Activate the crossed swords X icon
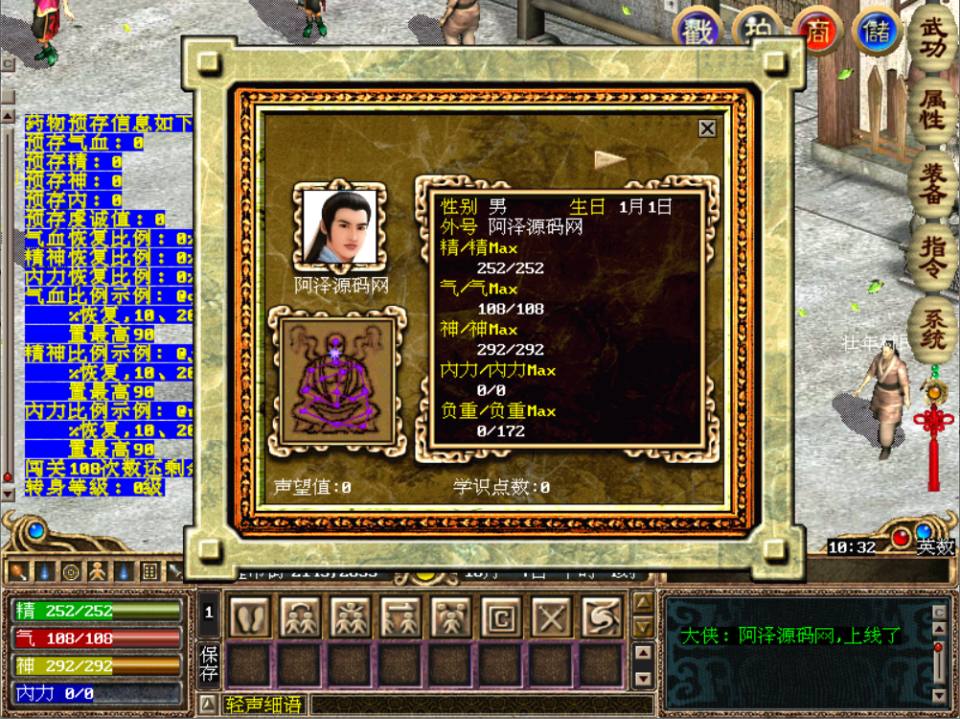Viewport: 960px width, 719px height. 550,618
